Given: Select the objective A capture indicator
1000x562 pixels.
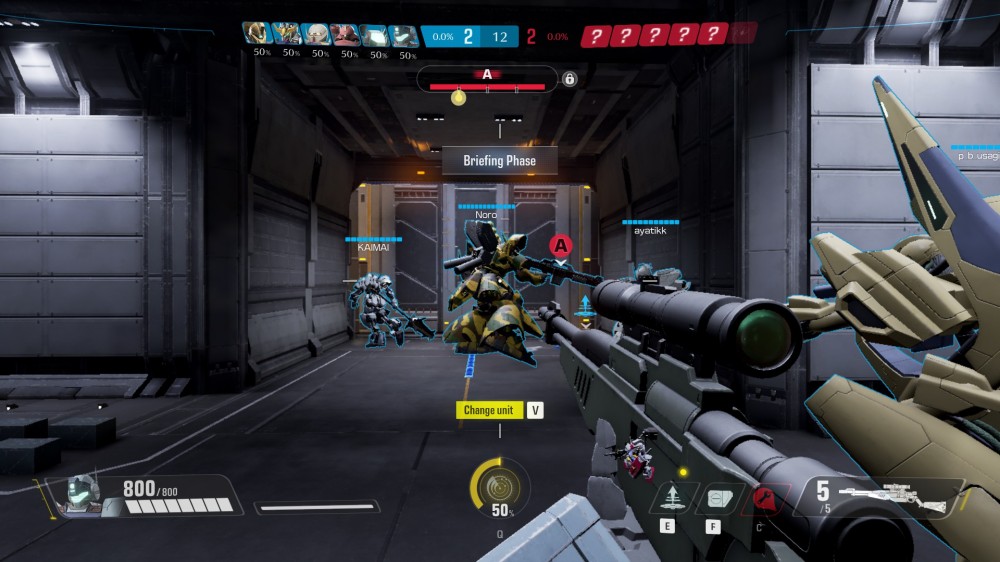Looking at the screenshot, I should (x=487, y=80).
